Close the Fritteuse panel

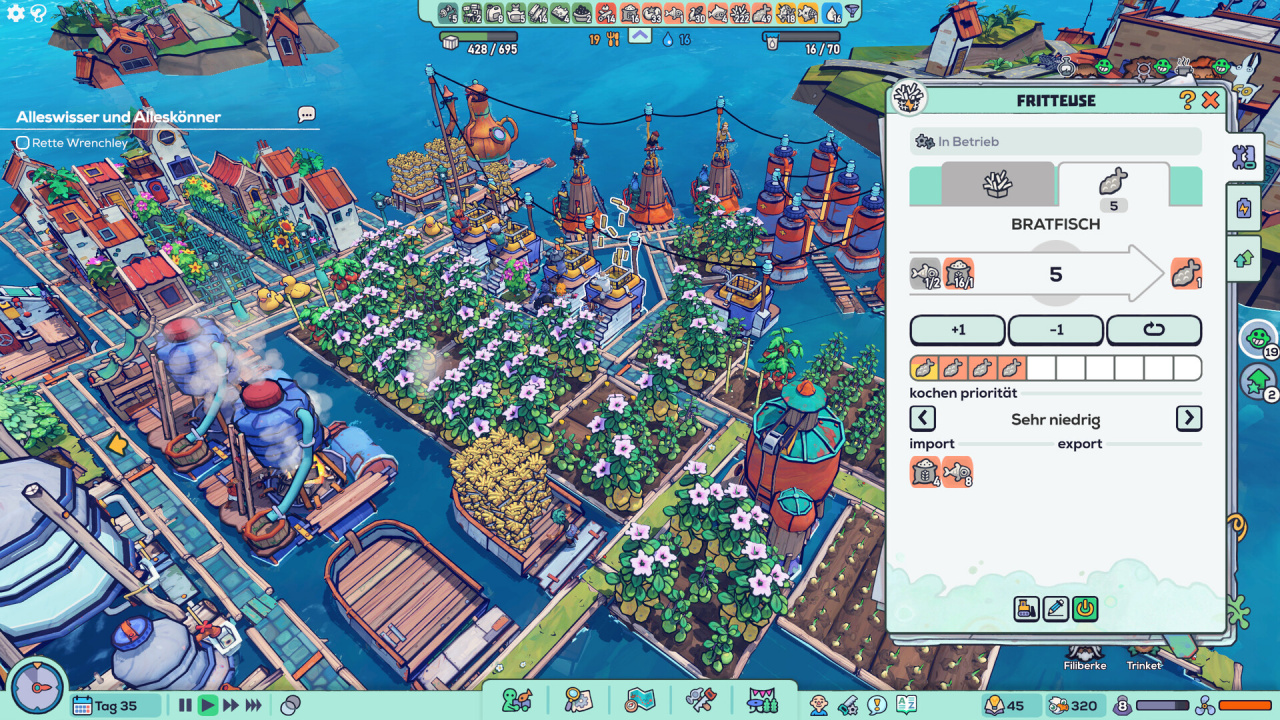(x=1210, y=100)
